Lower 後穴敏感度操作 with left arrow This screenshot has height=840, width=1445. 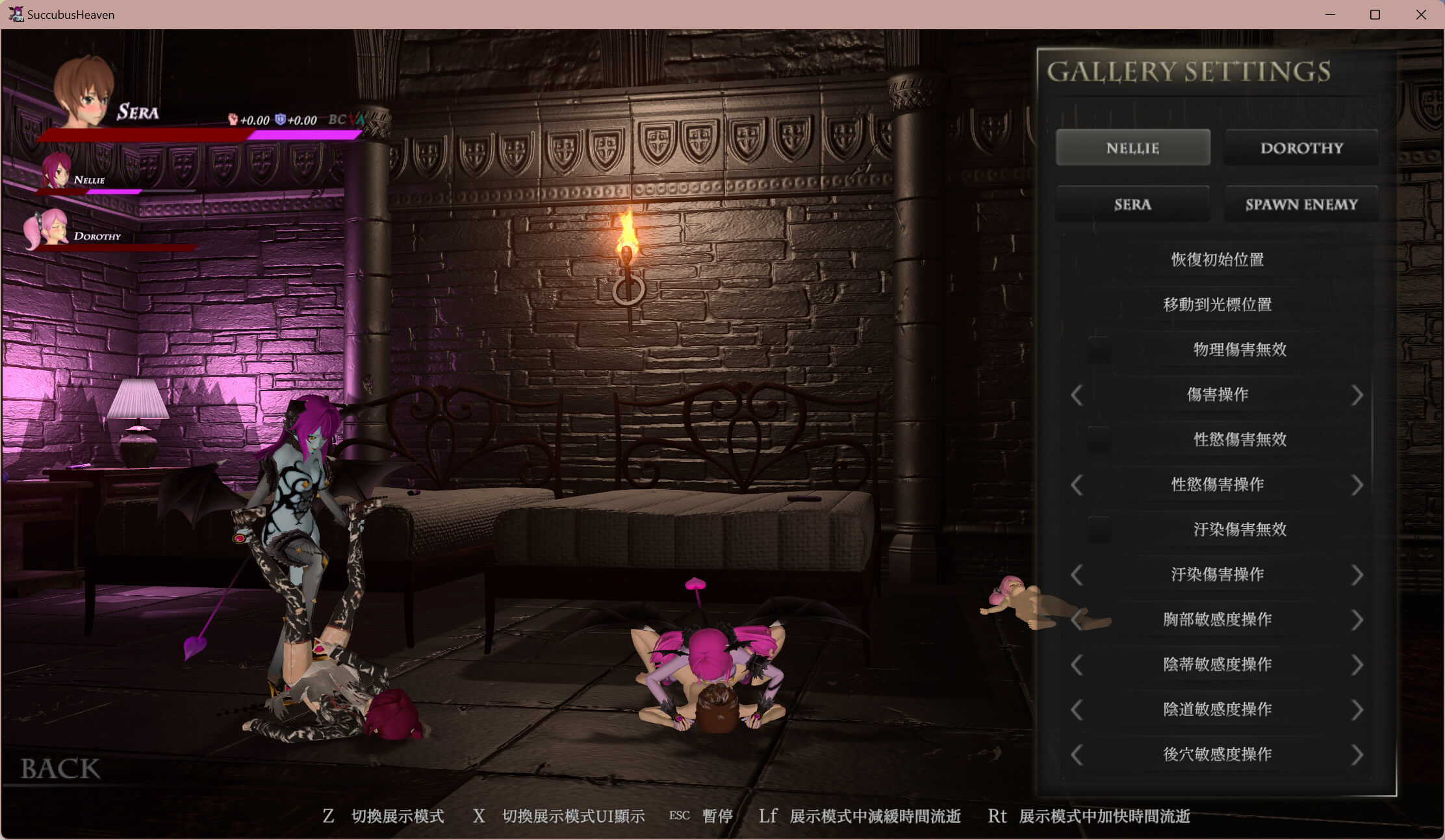tap(1077, 755)
